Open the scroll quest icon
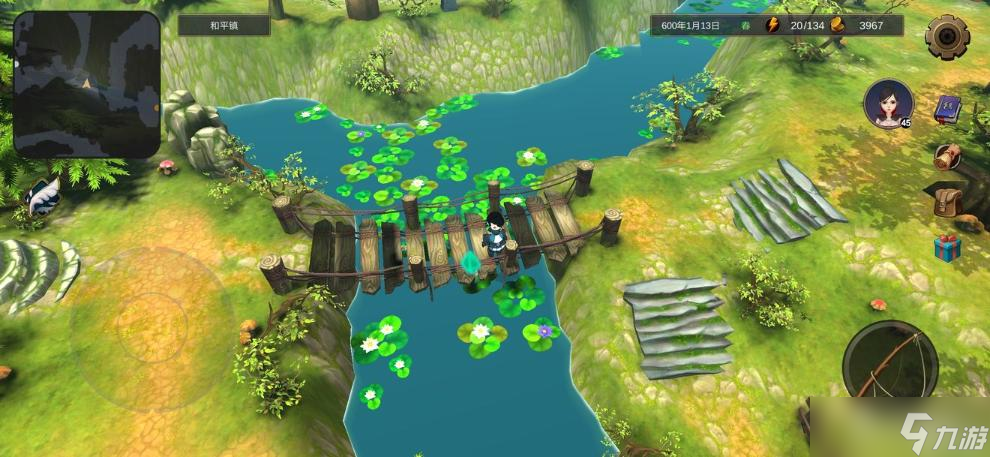990x457 pixels. point(947,156)
